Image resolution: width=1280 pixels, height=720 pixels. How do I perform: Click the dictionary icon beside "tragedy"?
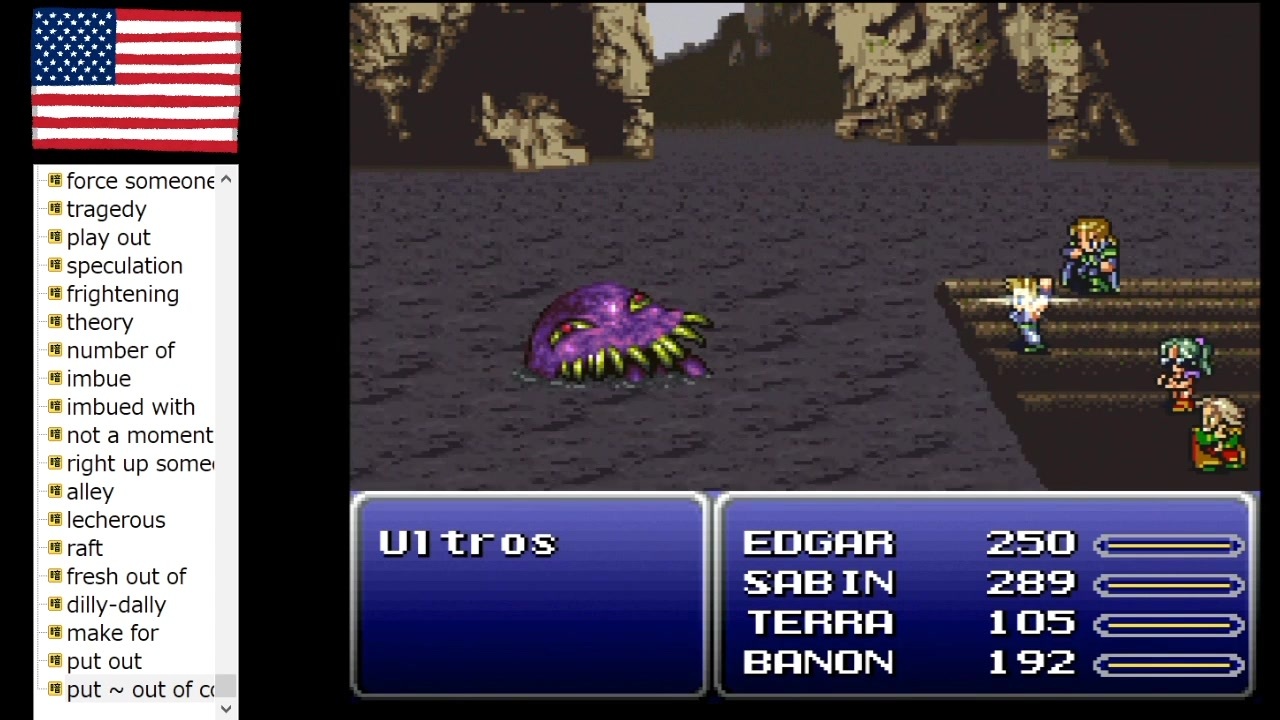point(54,209)
